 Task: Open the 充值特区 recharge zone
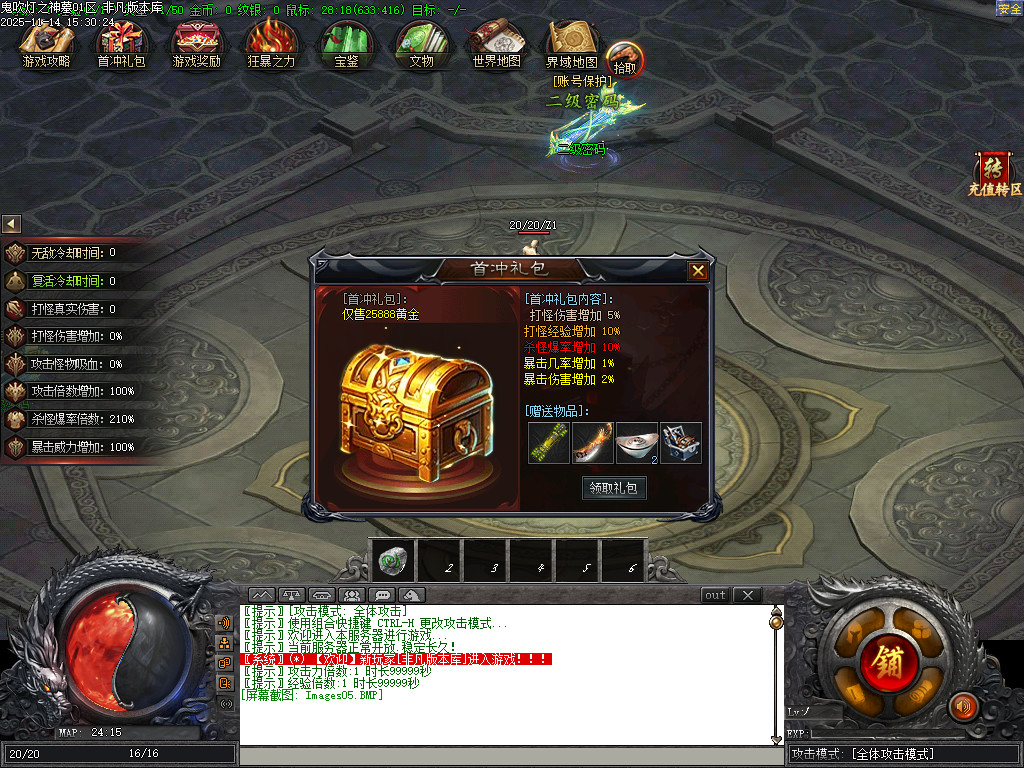(x=994, y=172)
